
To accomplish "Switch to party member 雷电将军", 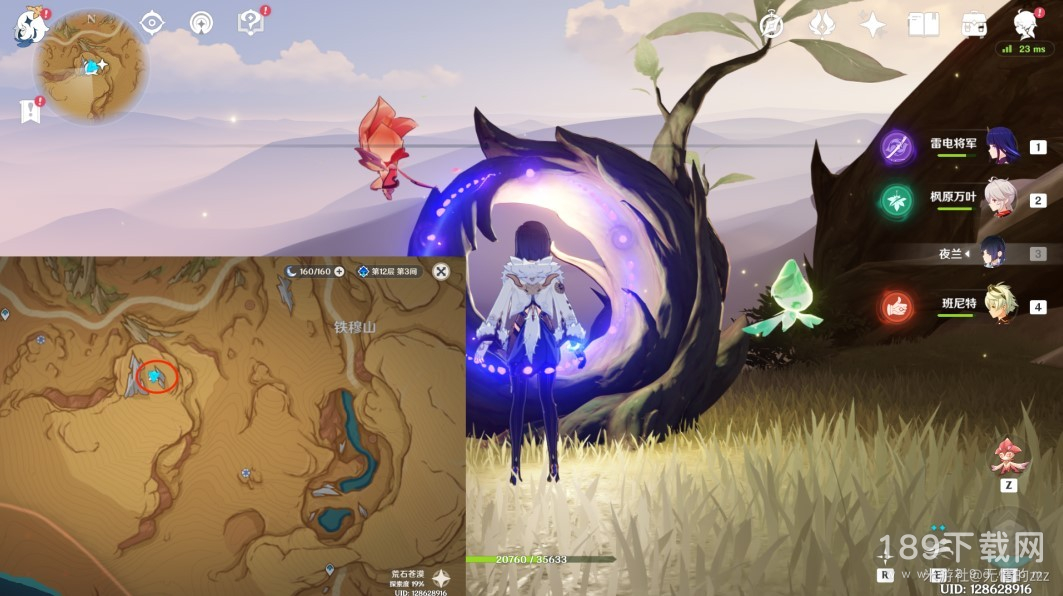I will (1000, 147).
